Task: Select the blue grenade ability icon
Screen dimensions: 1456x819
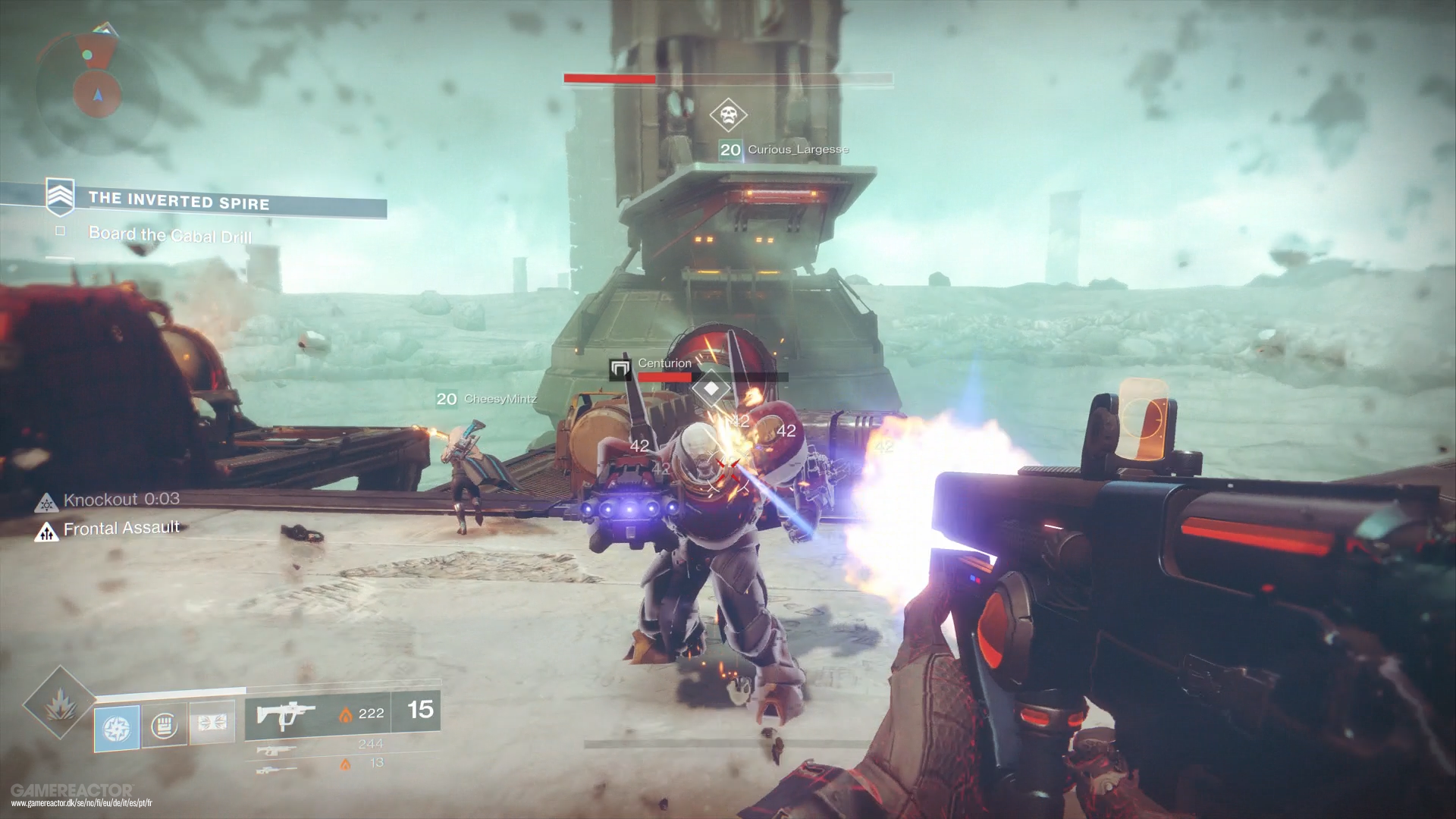Action: pos(117,726)
